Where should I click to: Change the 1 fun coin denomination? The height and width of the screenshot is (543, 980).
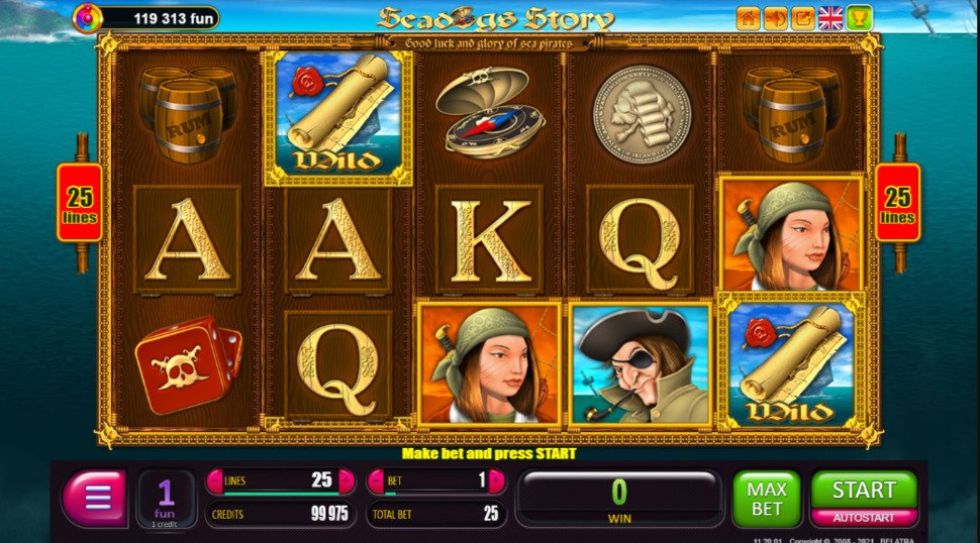pos(166,497)
